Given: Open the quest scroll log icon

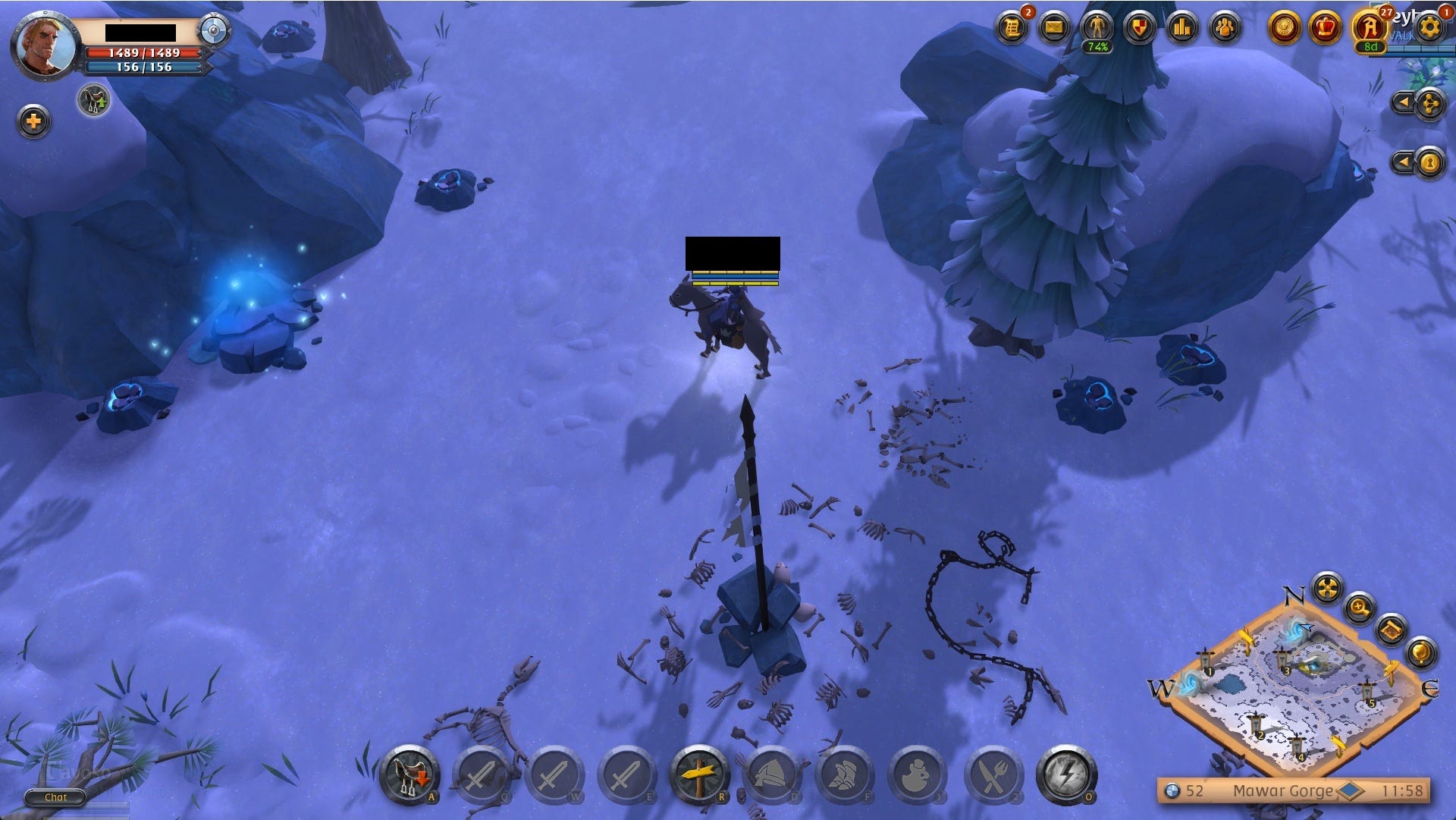Looking at the screenshot, I should coord(1012,29).
